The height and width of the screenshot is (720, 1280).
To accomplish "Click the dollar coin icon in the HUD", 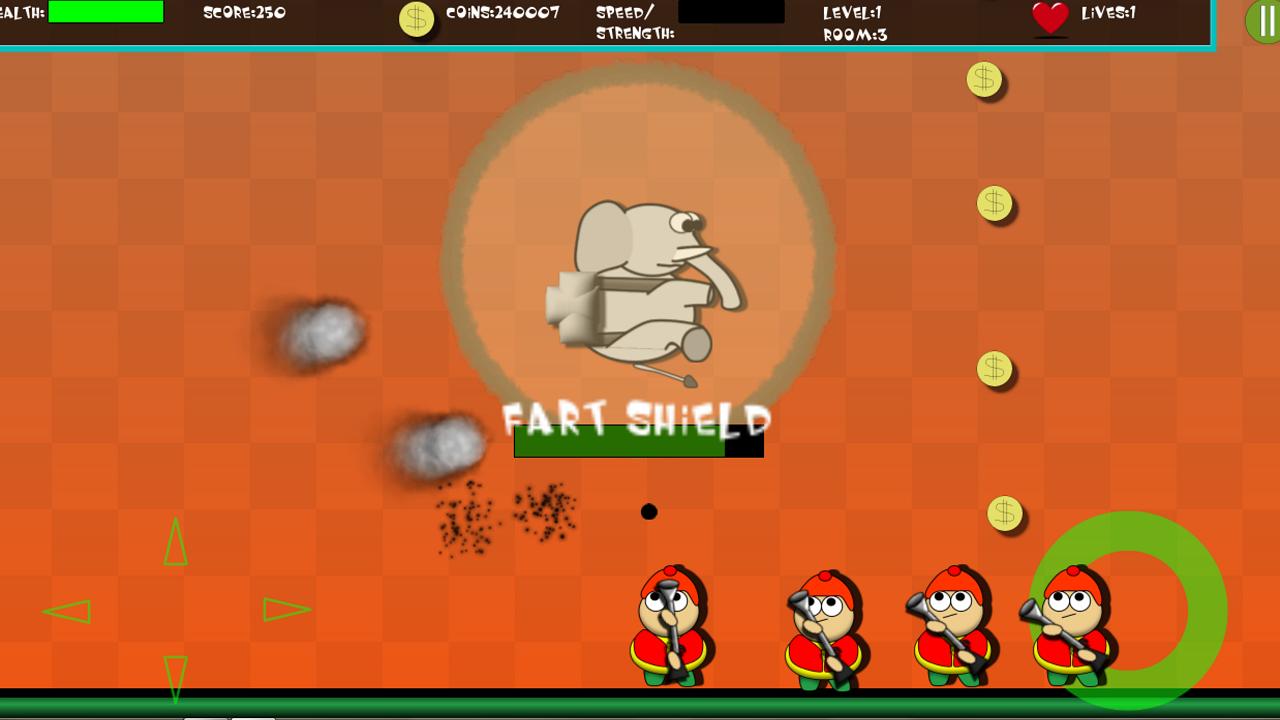I will pos(417,17).
